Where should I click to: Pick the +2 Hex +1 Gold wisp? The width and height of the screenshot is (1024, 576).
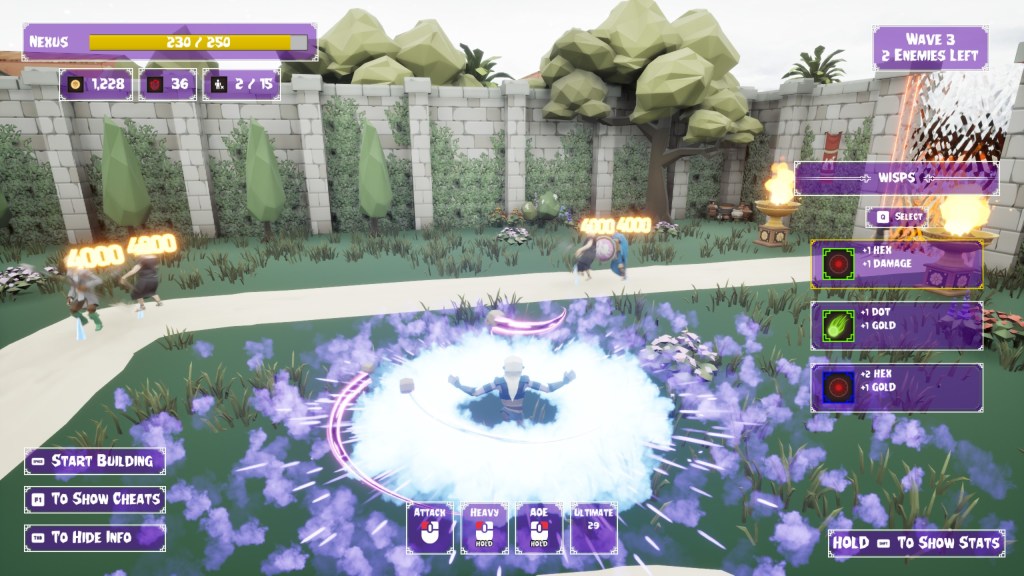click(x=896, y=387)
